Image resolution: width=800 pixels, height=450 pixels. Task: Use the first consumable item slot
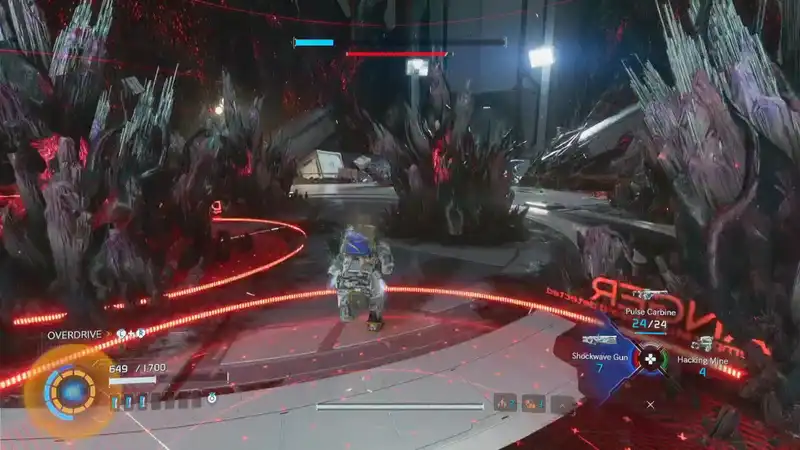click(x=504, y=403)
